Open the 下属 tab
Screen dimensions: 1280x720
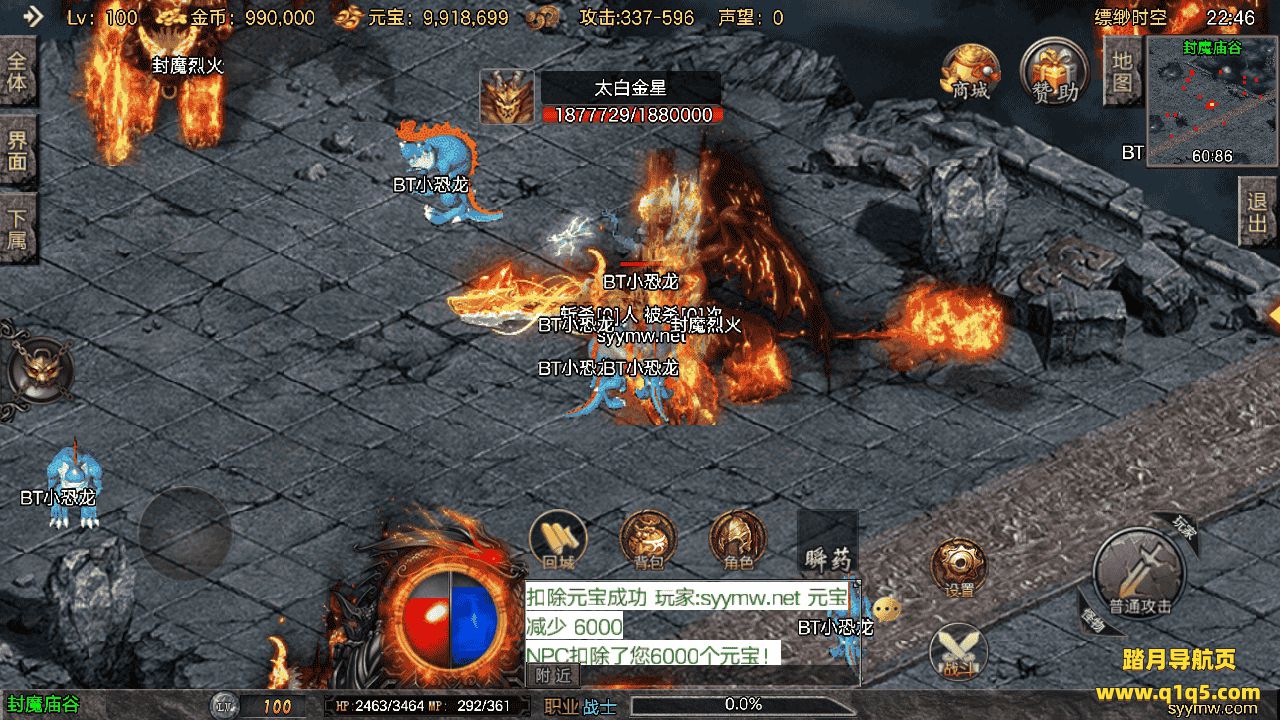(17, 228)
